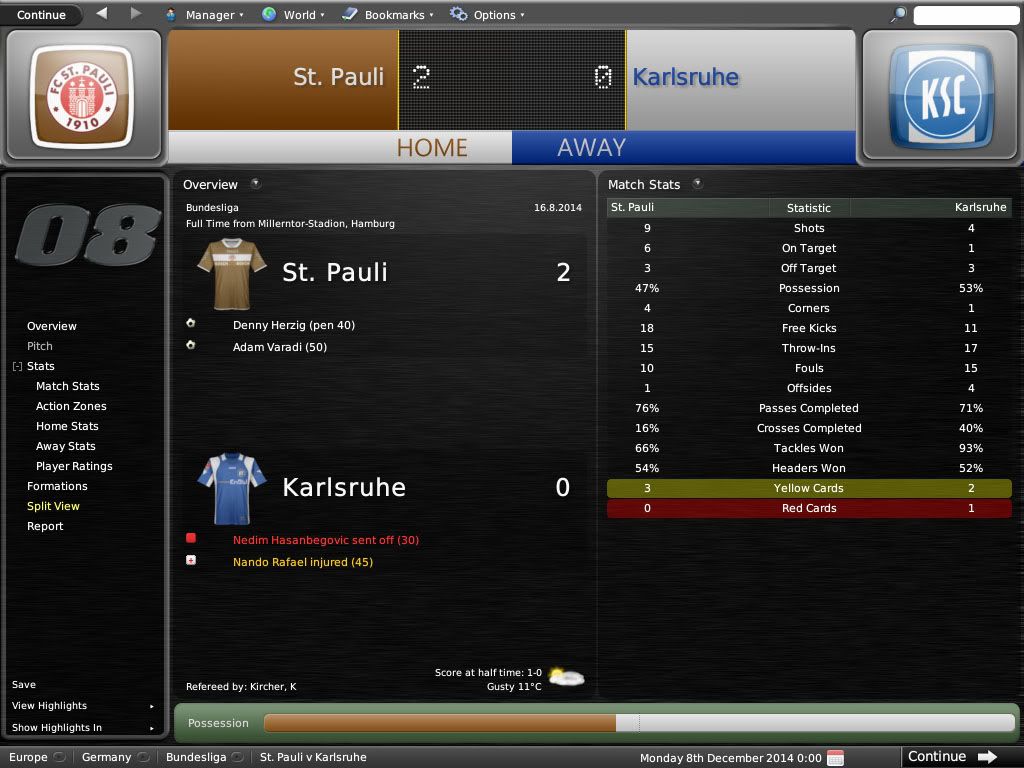This screenshot has width=1024, height=768.
Task: Open the Manager menu
Action: pos(203,15)
